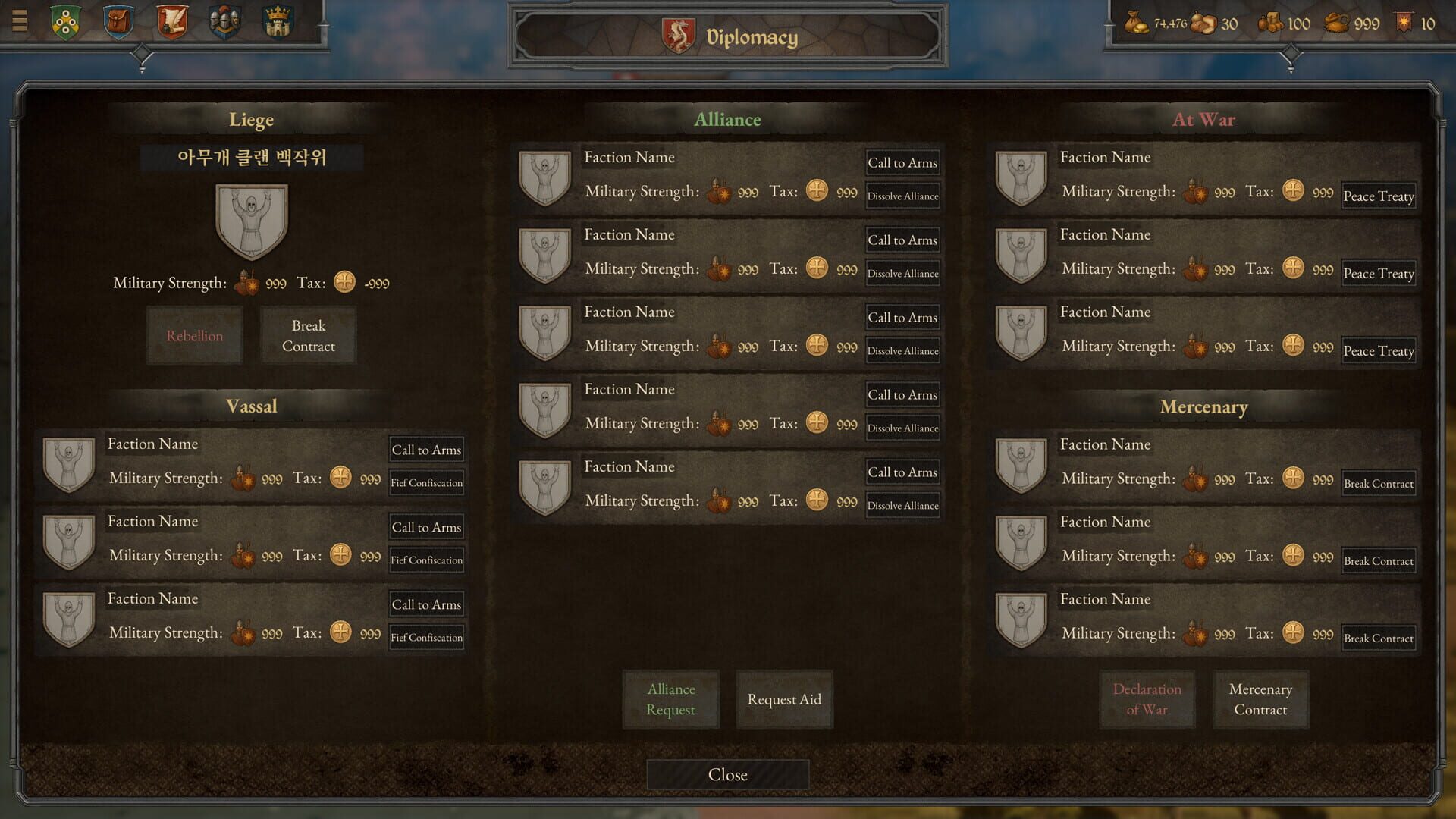Offer a Peace Treaty to the first warring faction
The image size is (1456, 819).
tap(1378, 196)
